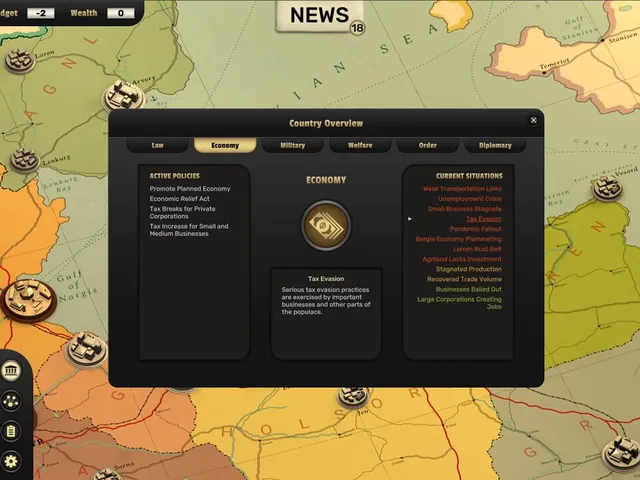This screenshot has width=640, height=480.
Task: Choose the Weak Transportation Links situation
Action: tap(462, 188)
